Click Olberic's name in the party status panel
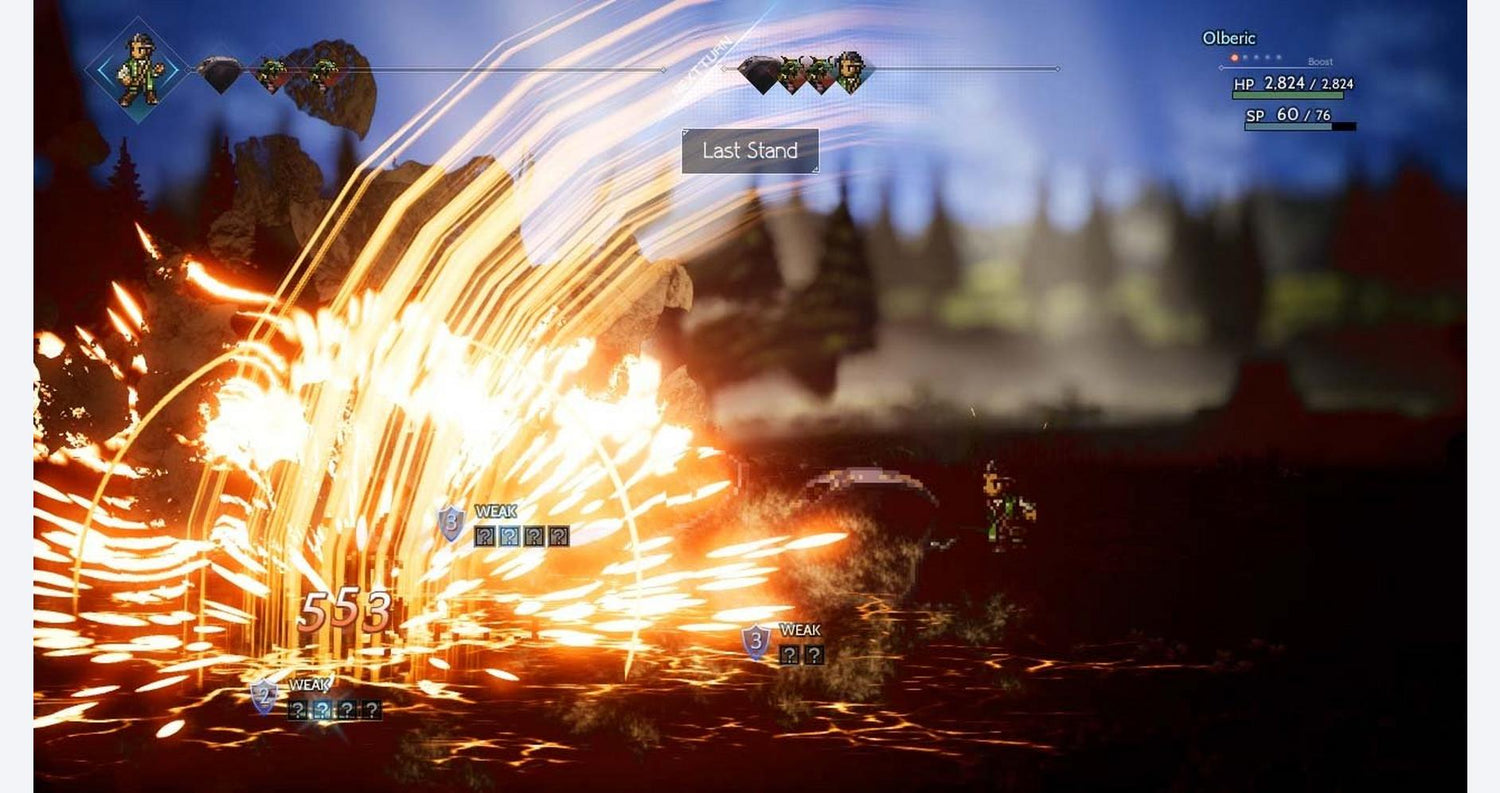 (1228, 38)
